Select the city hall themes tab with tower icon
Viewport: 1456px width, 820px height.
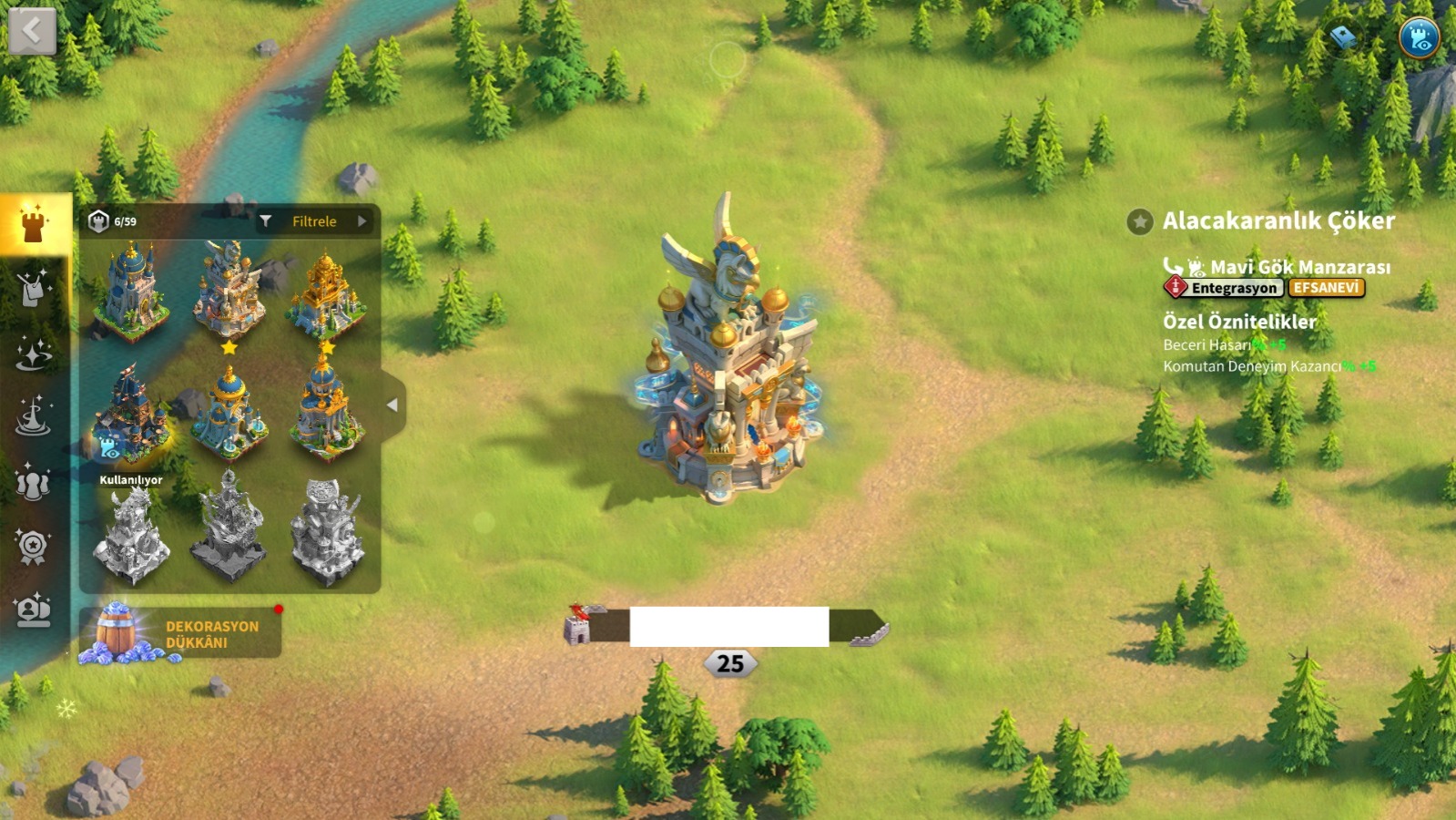[34, 224]
